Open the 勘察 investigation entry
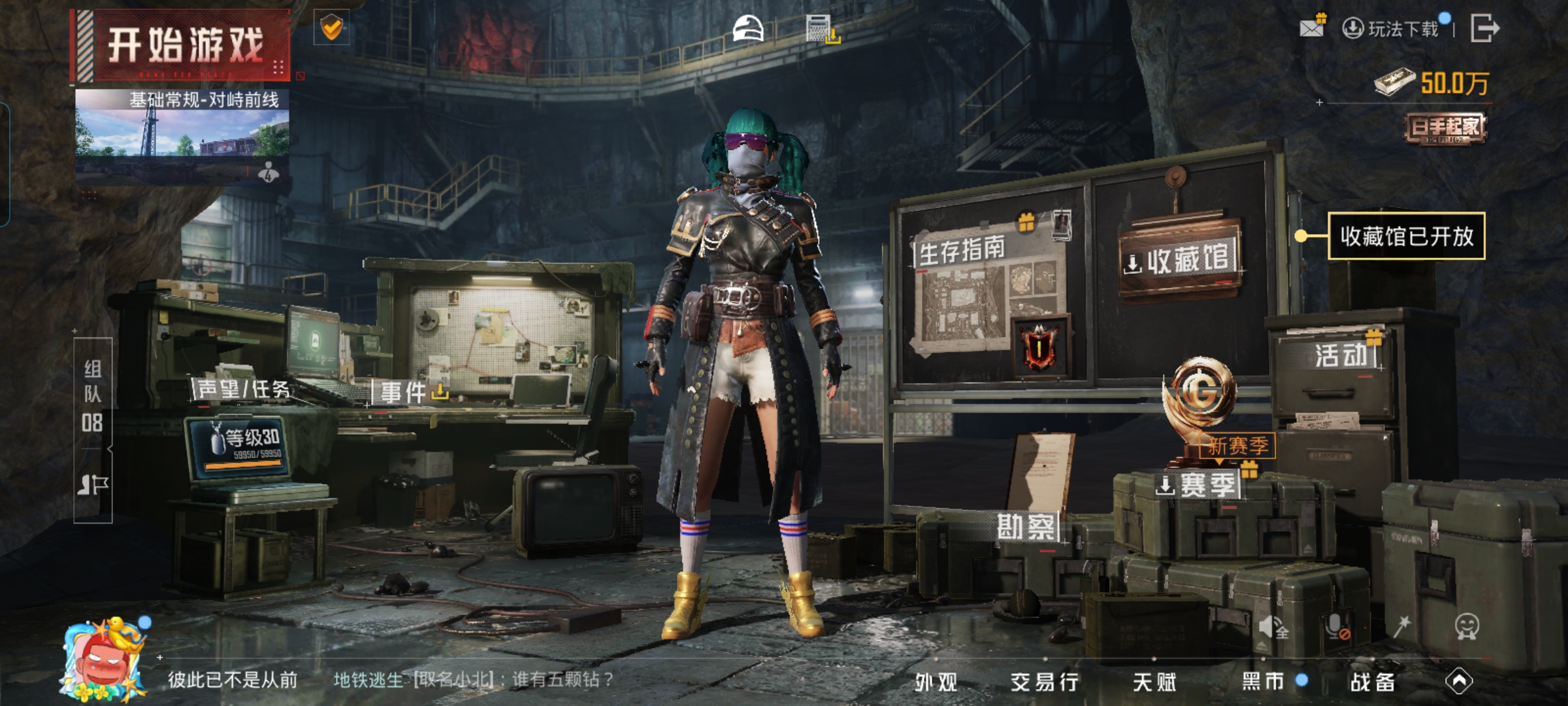Viewport: 1568px width, 706px height. point(1026,527)
